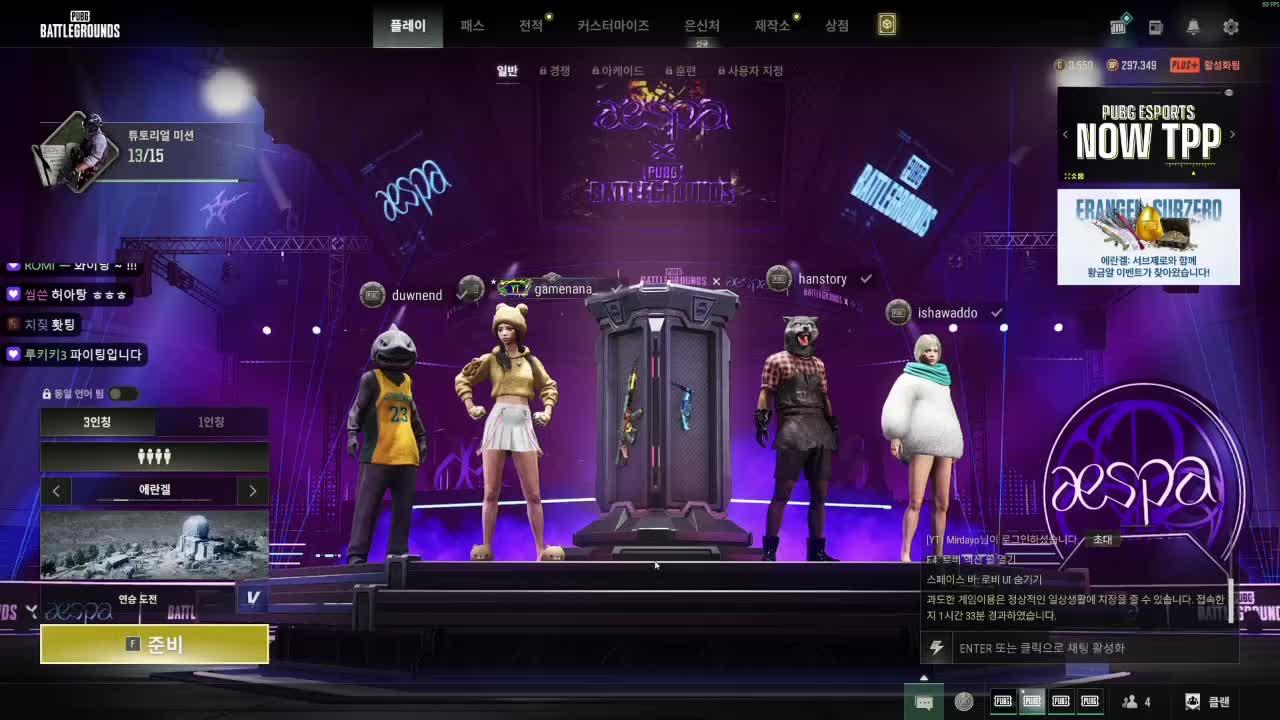Click the right arrow to change the map
The image size is (1280, 720).
click(252, 490)
